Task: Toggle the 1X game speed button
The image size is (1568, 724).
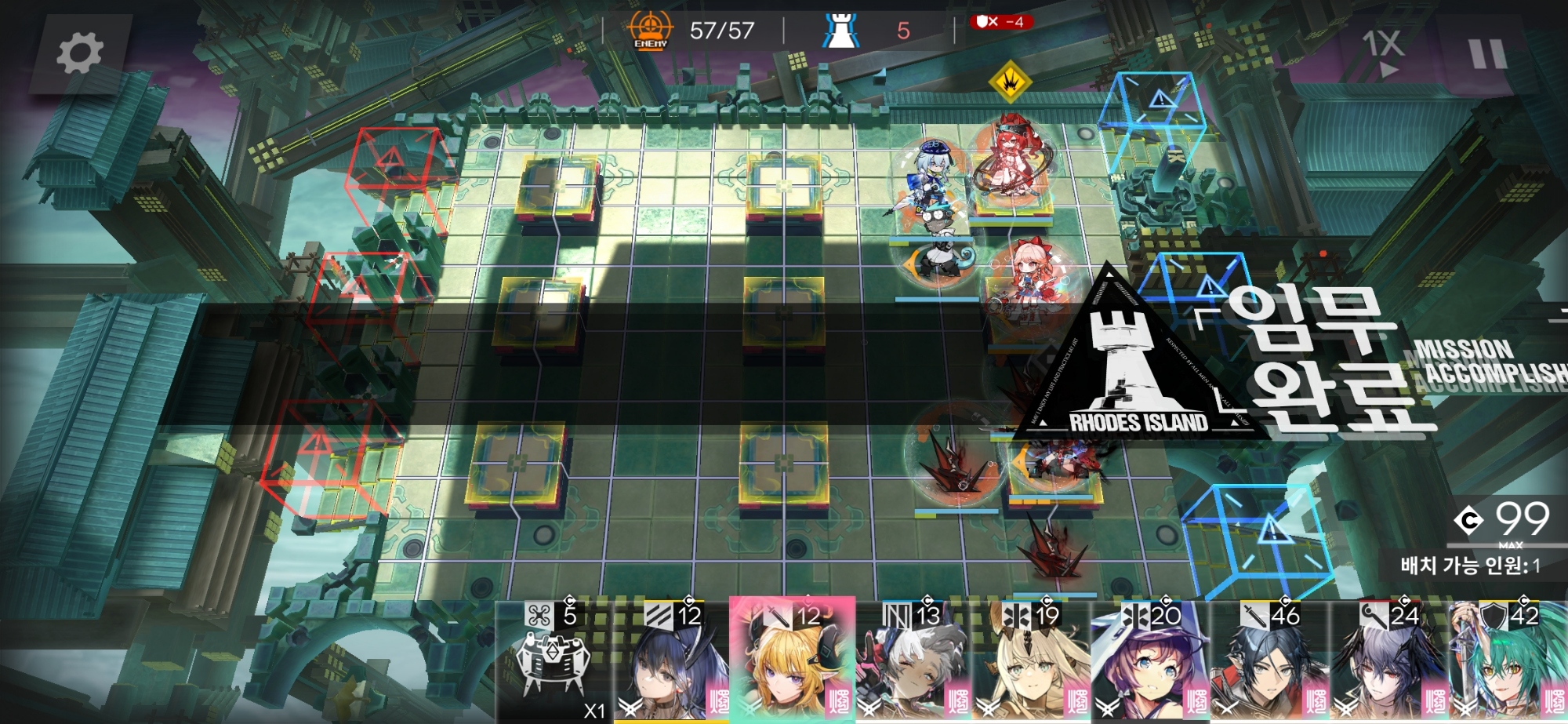Action: [x=1382, y=53]
